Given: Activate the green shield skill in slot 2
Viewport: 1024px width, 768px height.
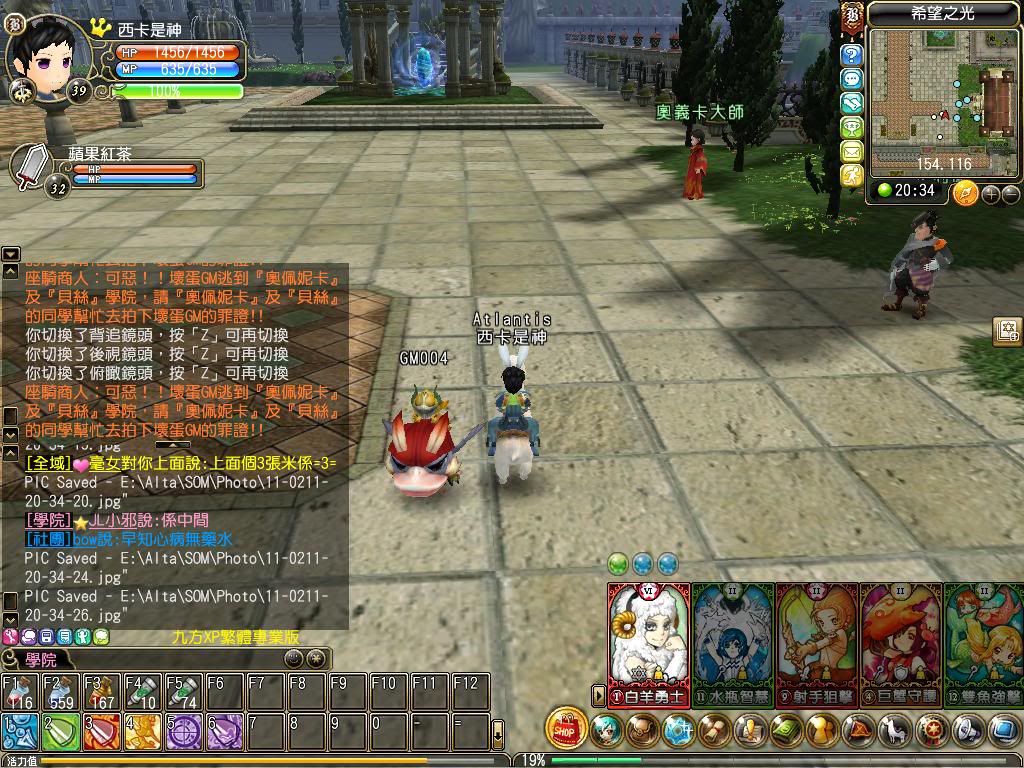Looking at the screenshot, I should (61, 732).
